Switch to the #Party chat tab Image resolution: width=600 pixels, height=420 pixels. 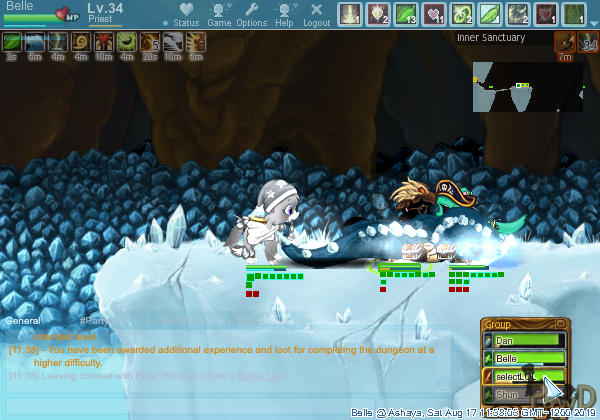tap(94, 321)
